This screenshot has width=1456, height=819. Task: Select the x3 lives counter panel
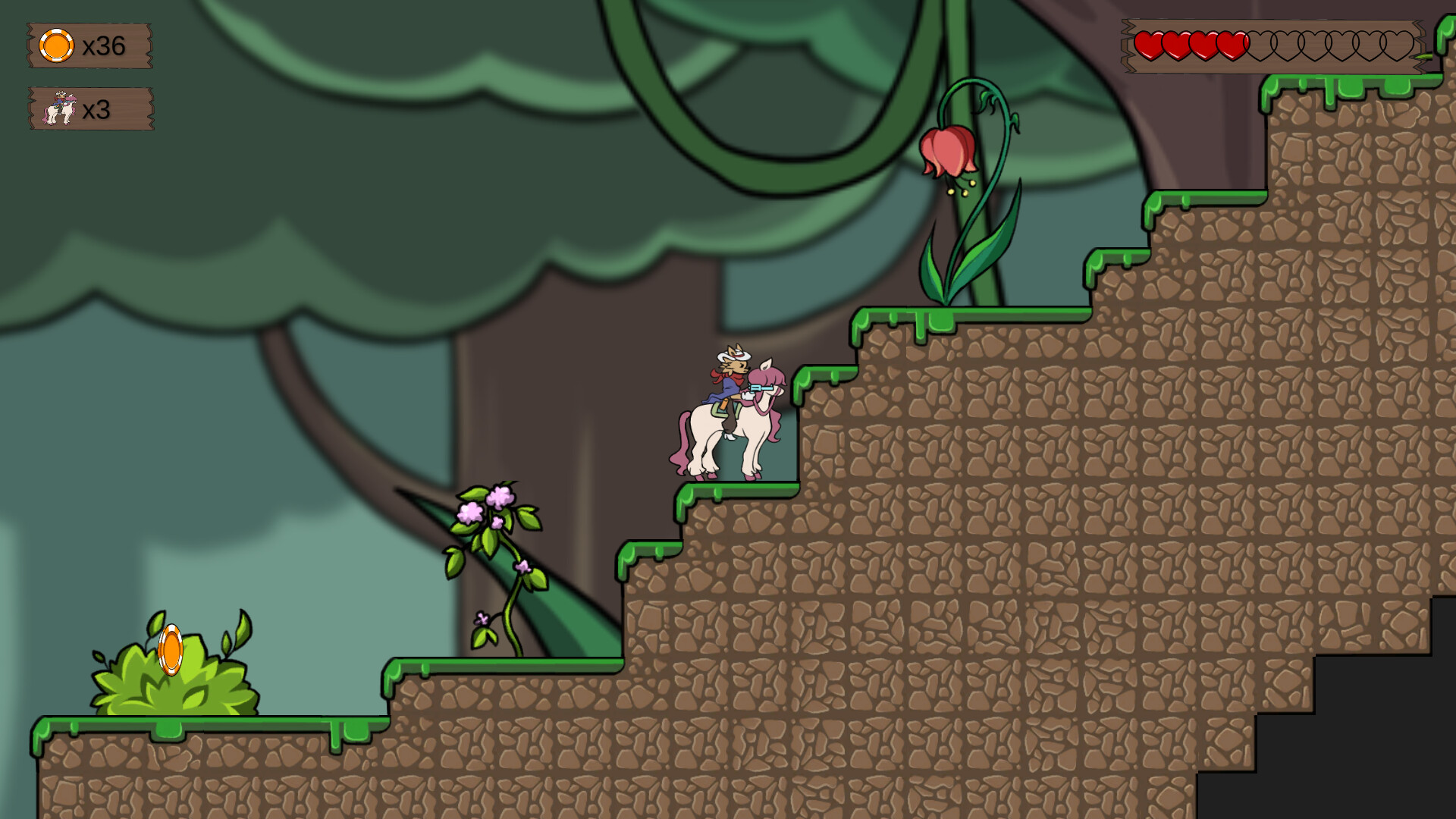coord(90,110)
